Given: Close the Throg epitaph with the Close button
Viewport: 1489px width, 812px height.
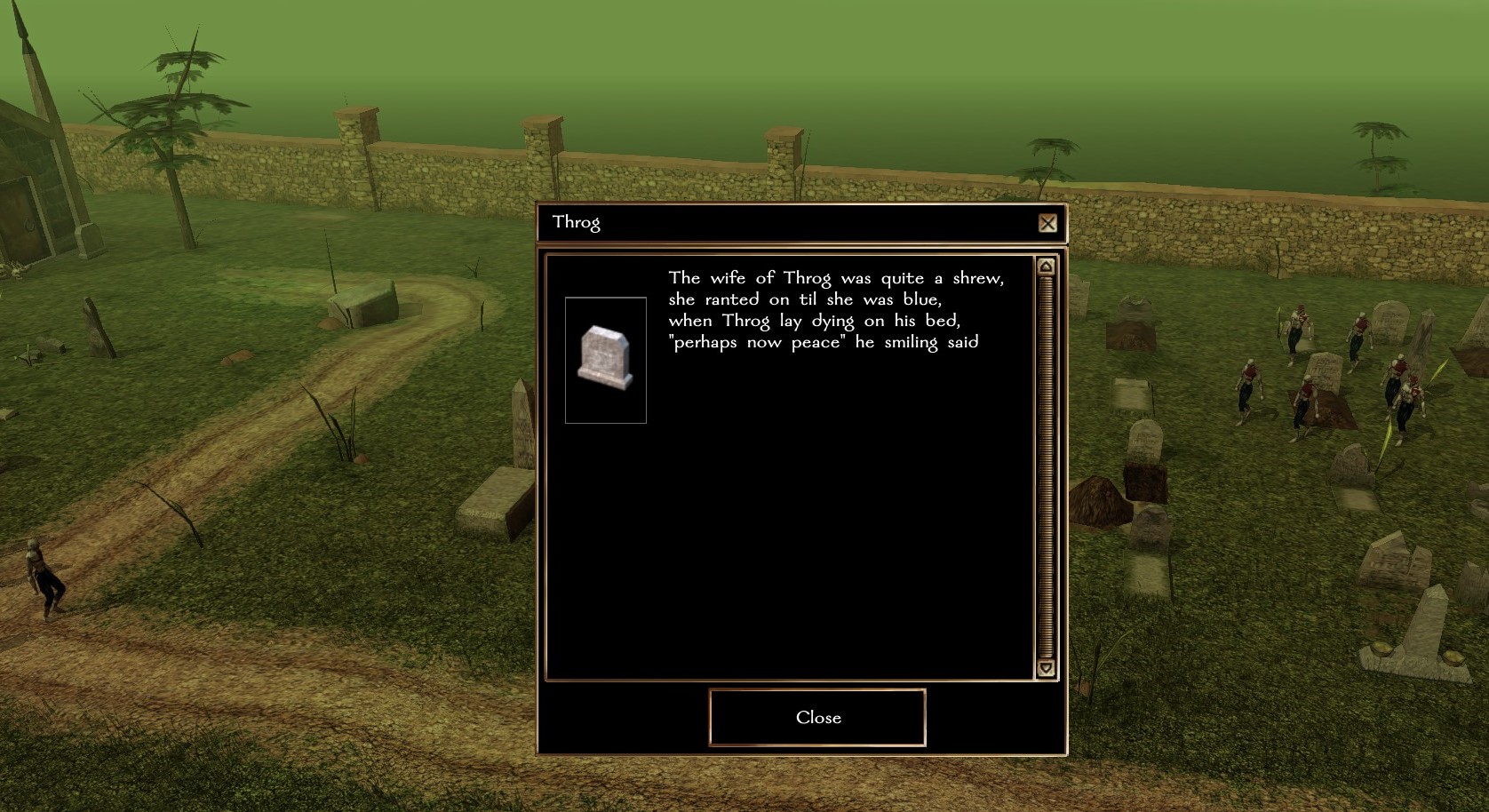Looking at the screenshot, I should pos(817,717).
